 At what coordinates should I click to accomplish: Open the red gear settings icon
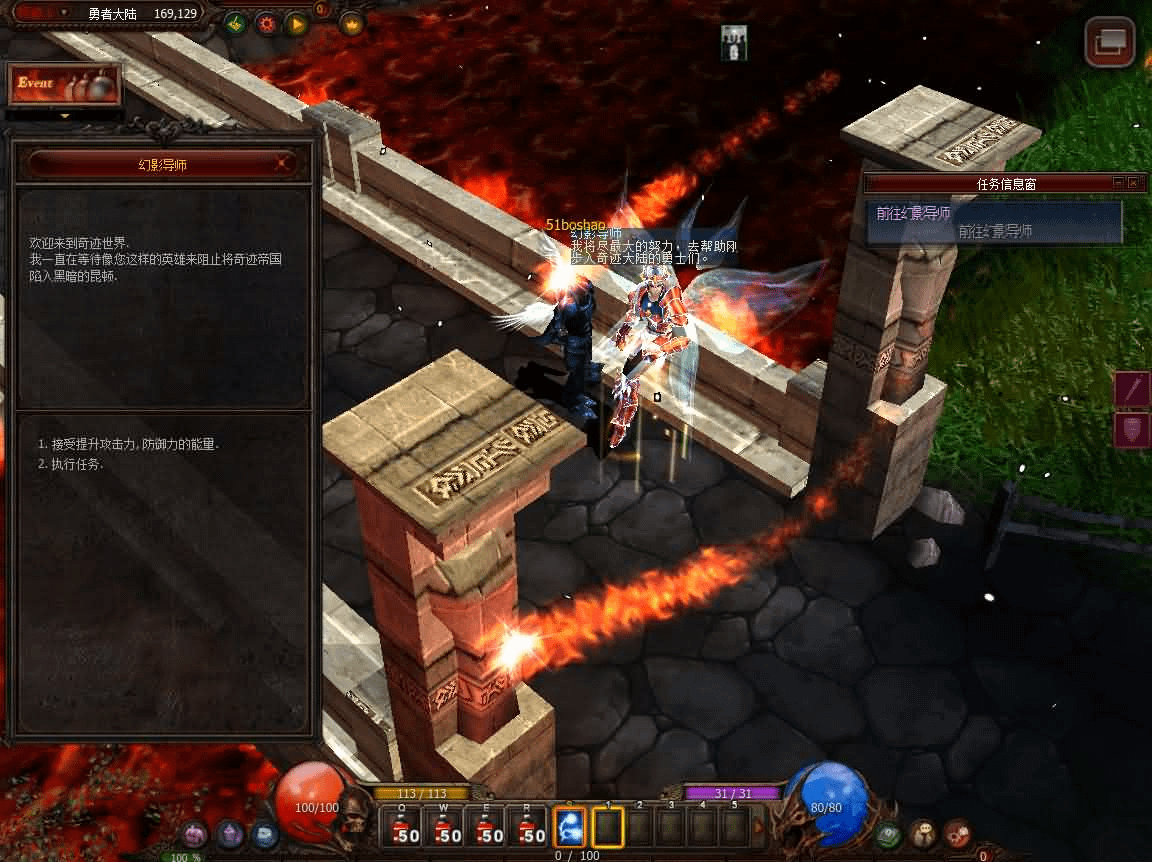click(267, 23)
